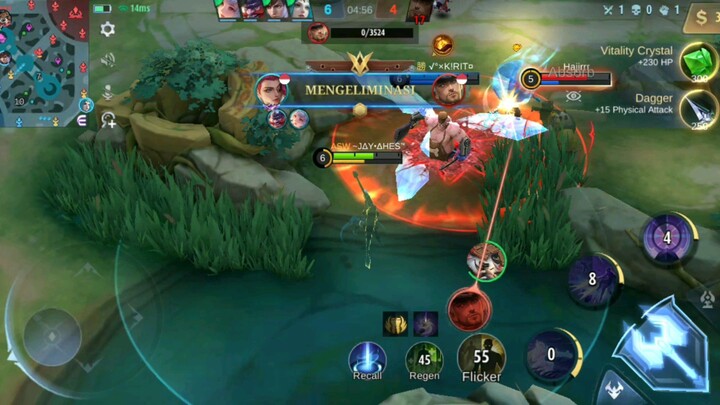Toggle the microphone voice chat icon
Image resolution: width=720 pixels, height=405 pixels.
click(107, 92)
